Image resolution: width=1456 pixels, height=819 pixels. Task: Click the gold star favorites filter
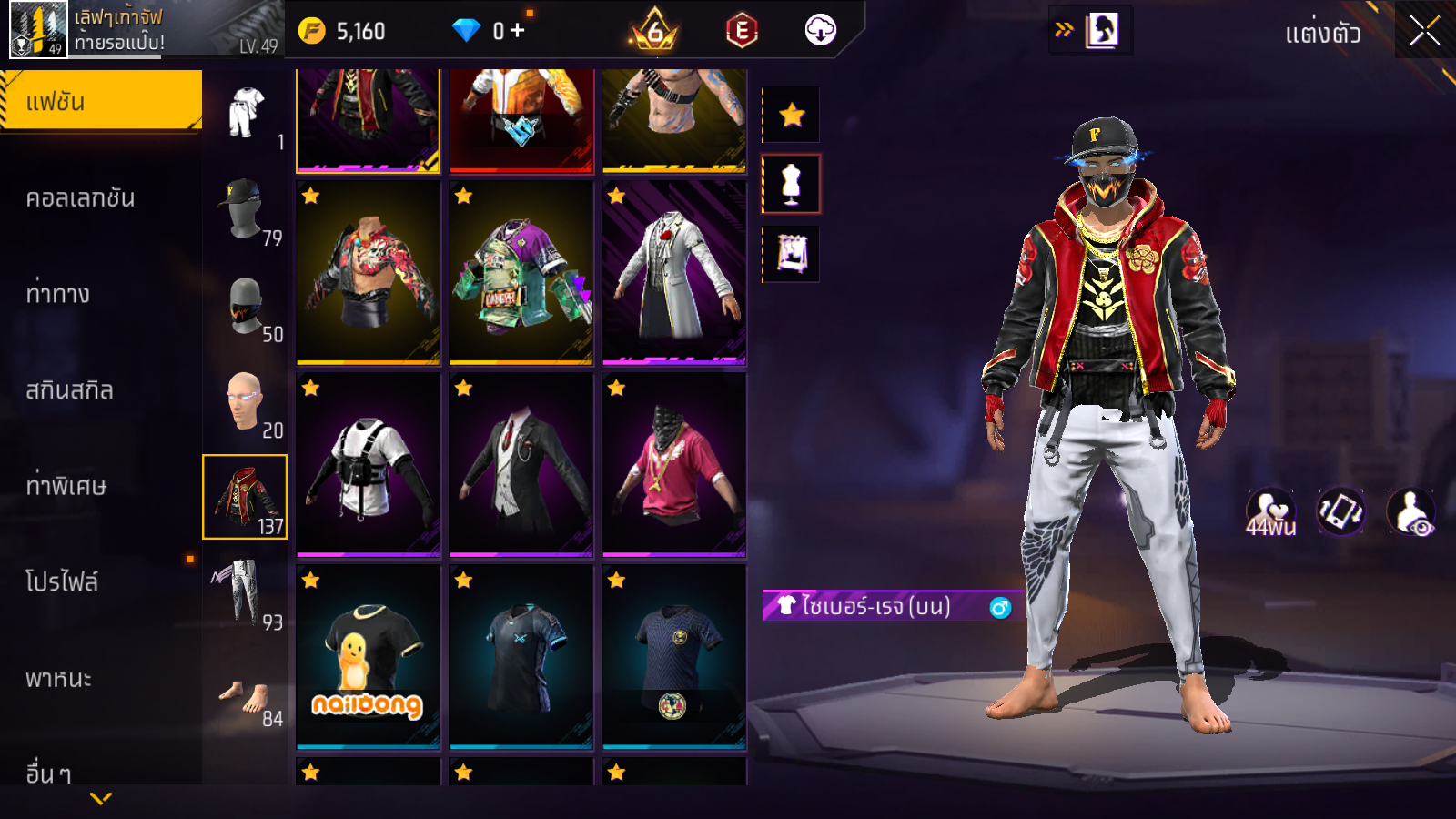click(792, 115)
